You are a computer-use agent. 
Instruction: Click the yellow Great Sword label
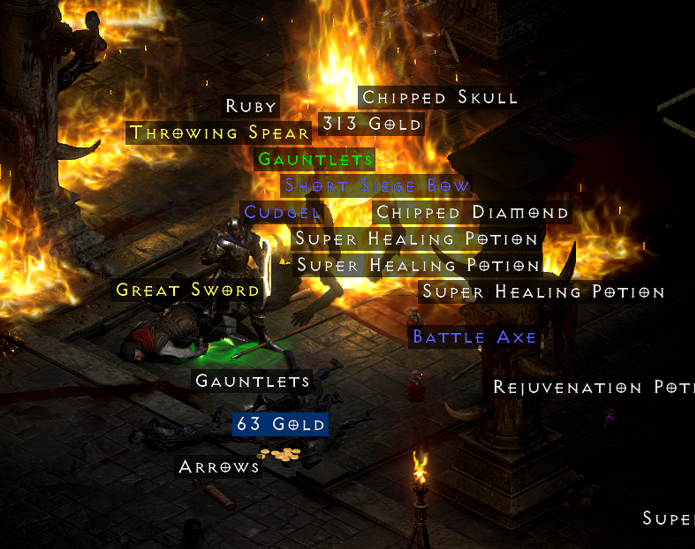pyautogui.click(x=188, y=290)
